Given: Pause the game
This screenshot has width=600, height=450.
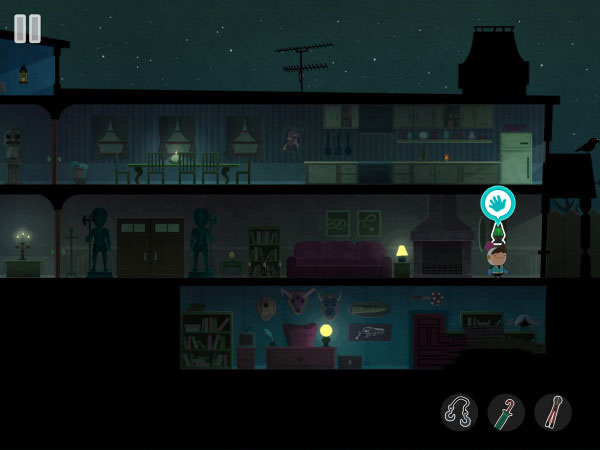Looking at the screenshot, I should 28,28.
